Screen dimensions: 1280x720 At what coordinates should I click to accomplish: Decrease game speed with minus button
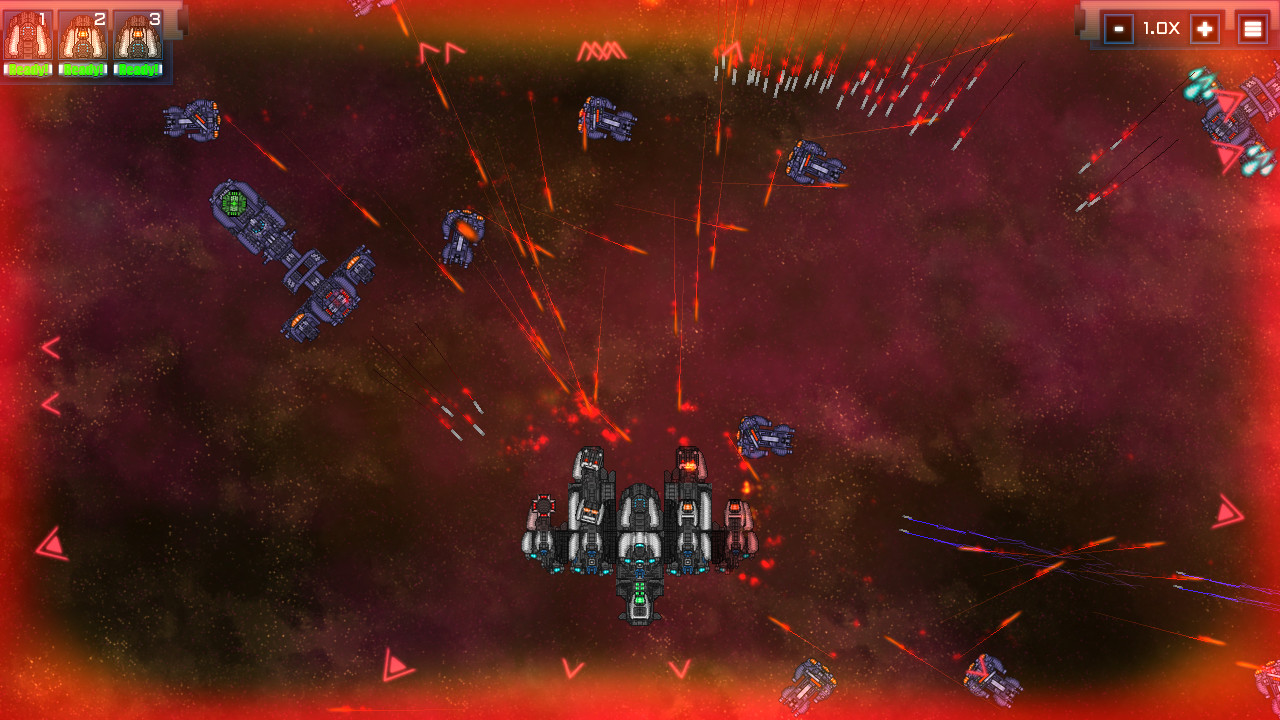point(1118,28)
